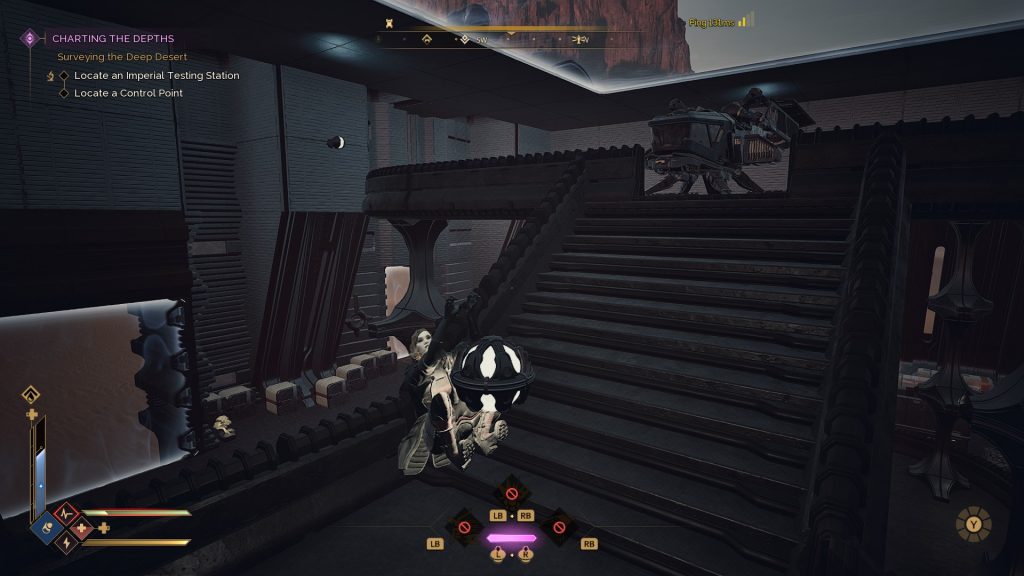Select the Locate an Imperial Testing Station objective

156,75
